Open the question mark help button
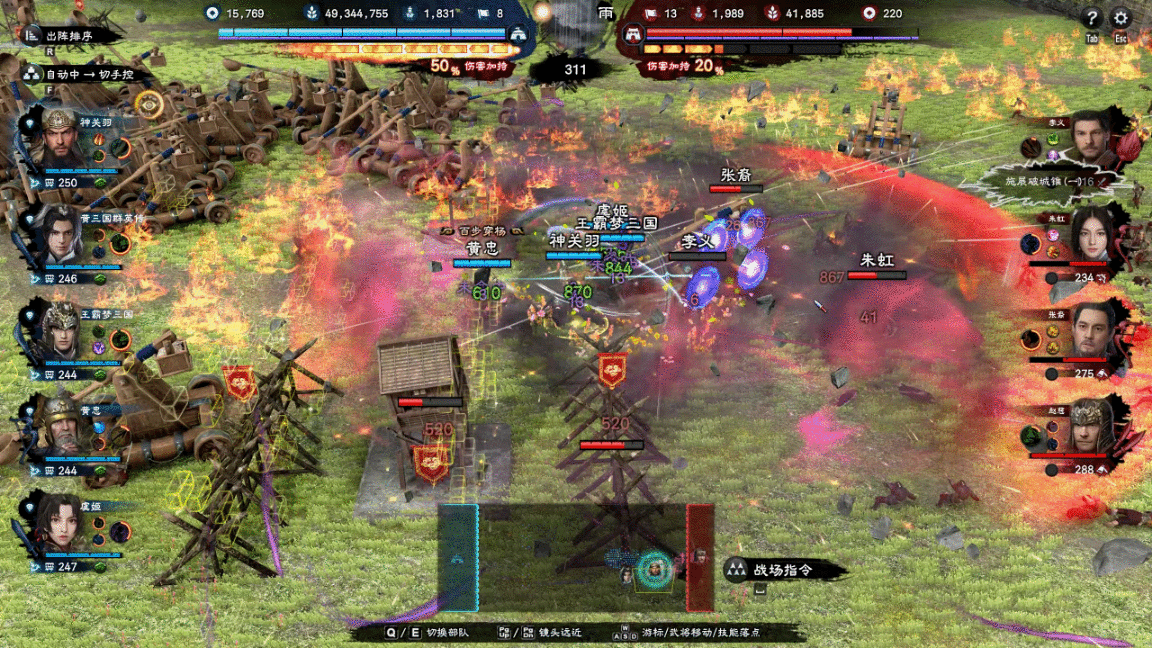This screenshot has width=1152, height=648. (x=1091, y=19)
